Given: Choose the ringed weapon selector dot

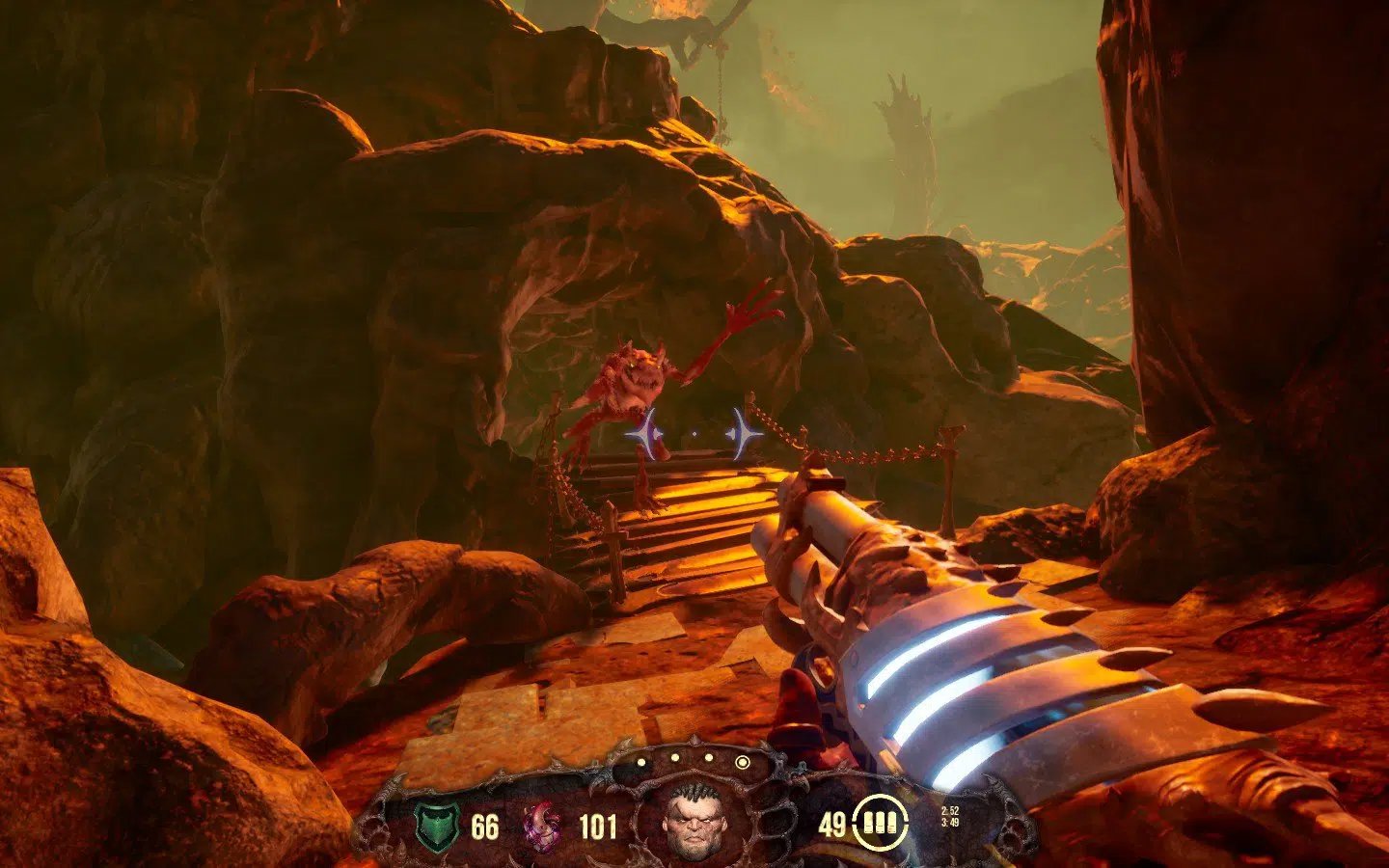Looking at the screenshot, I should click(742, 762).
